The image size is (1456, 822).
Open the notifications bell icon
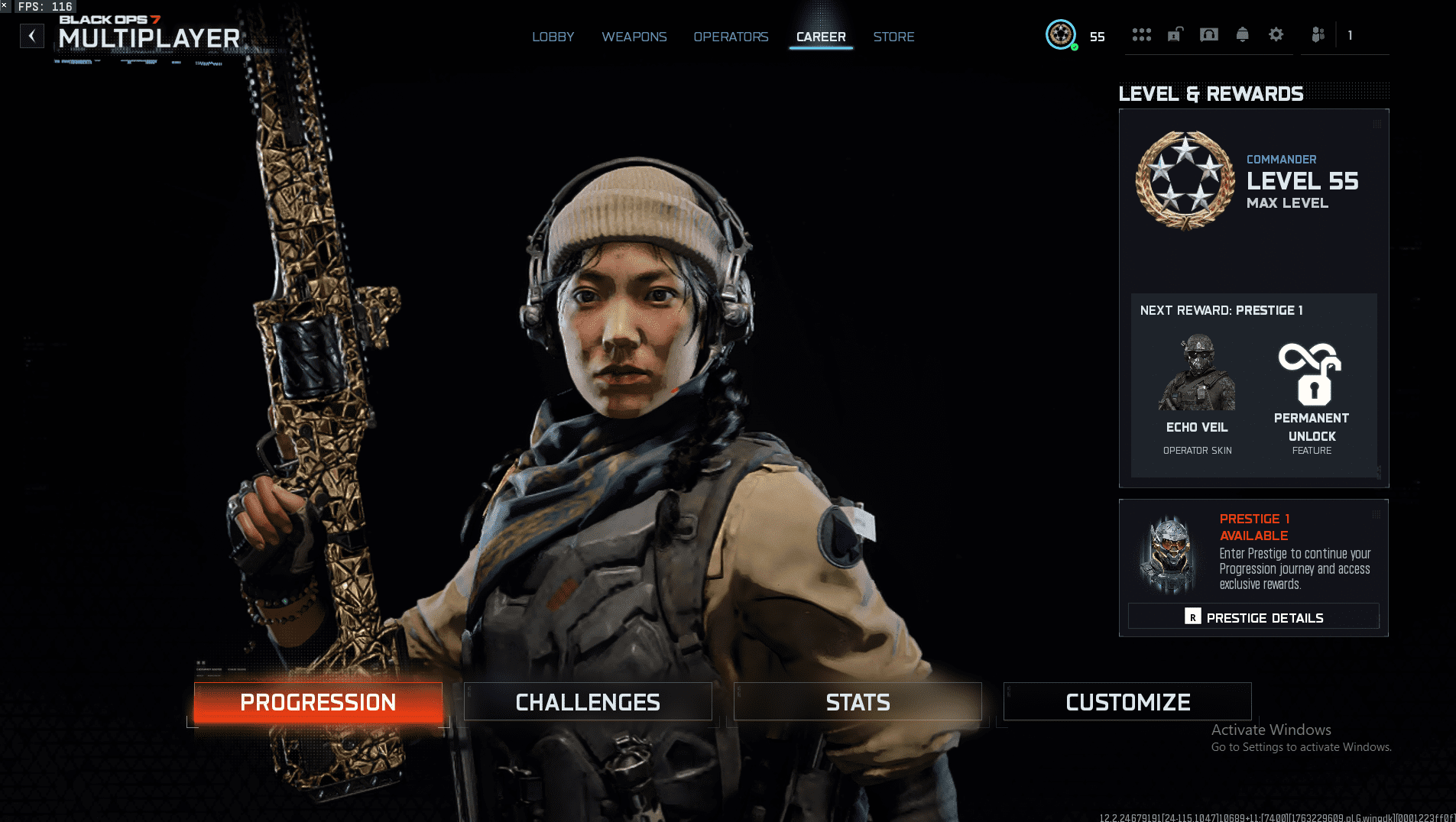point(1242,34)
